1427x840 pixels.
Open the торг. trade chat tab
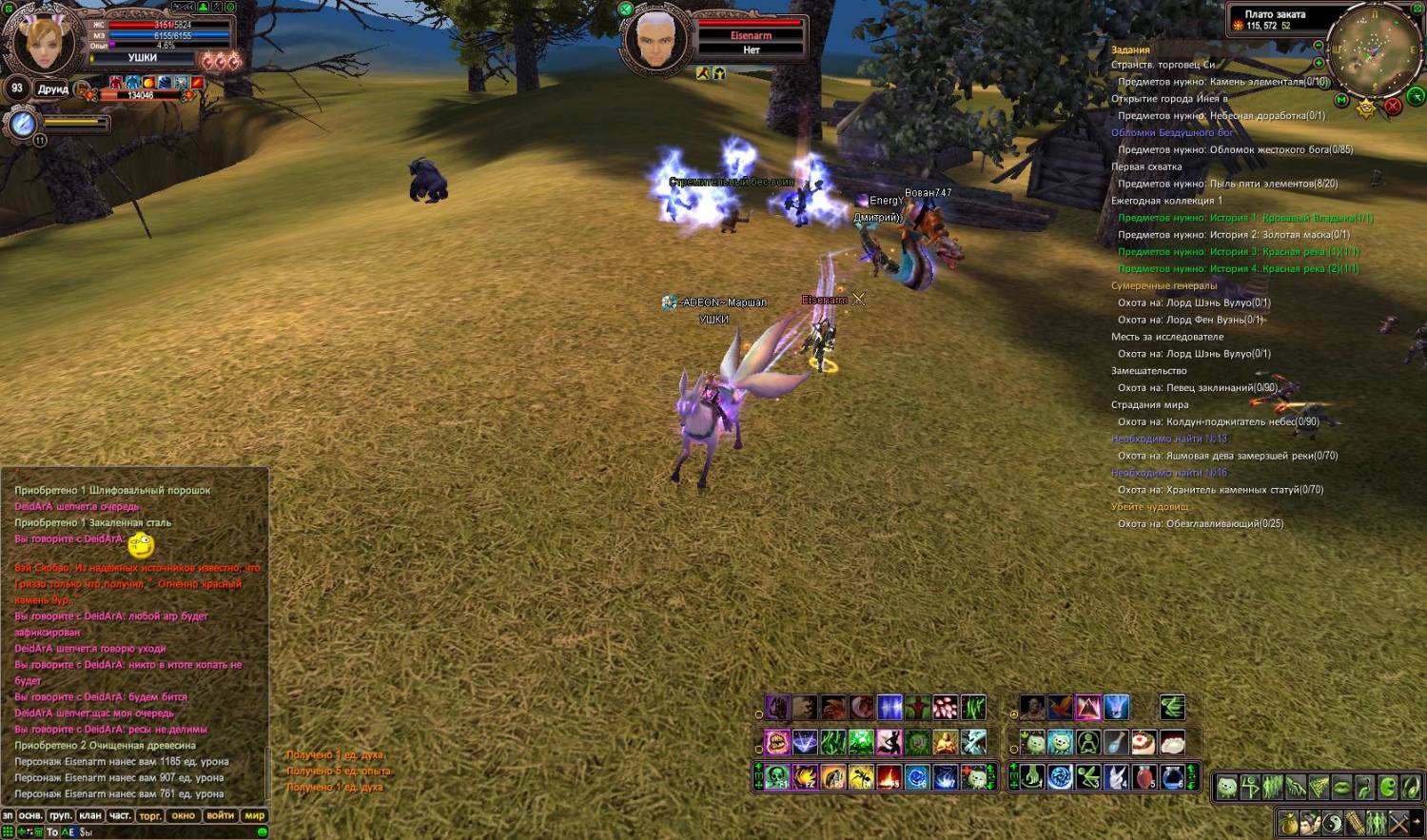point(150,815)
